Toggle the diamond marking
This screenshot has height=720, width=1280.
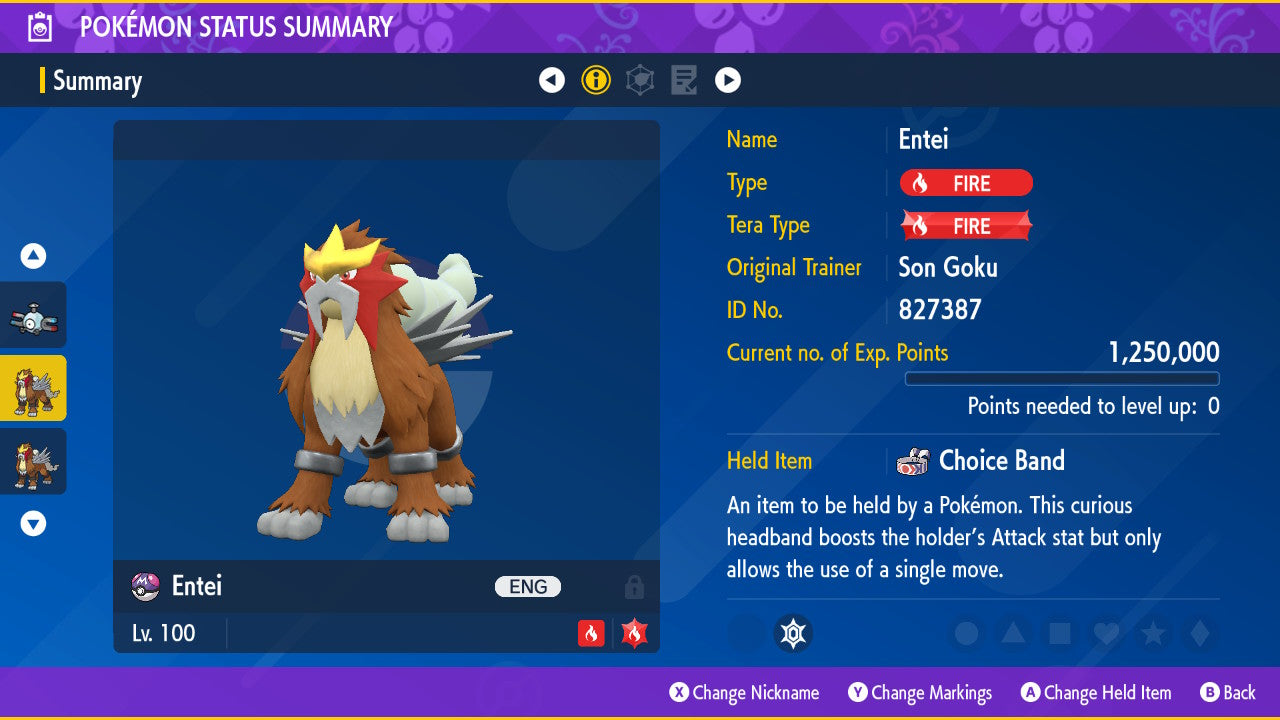1199,633
